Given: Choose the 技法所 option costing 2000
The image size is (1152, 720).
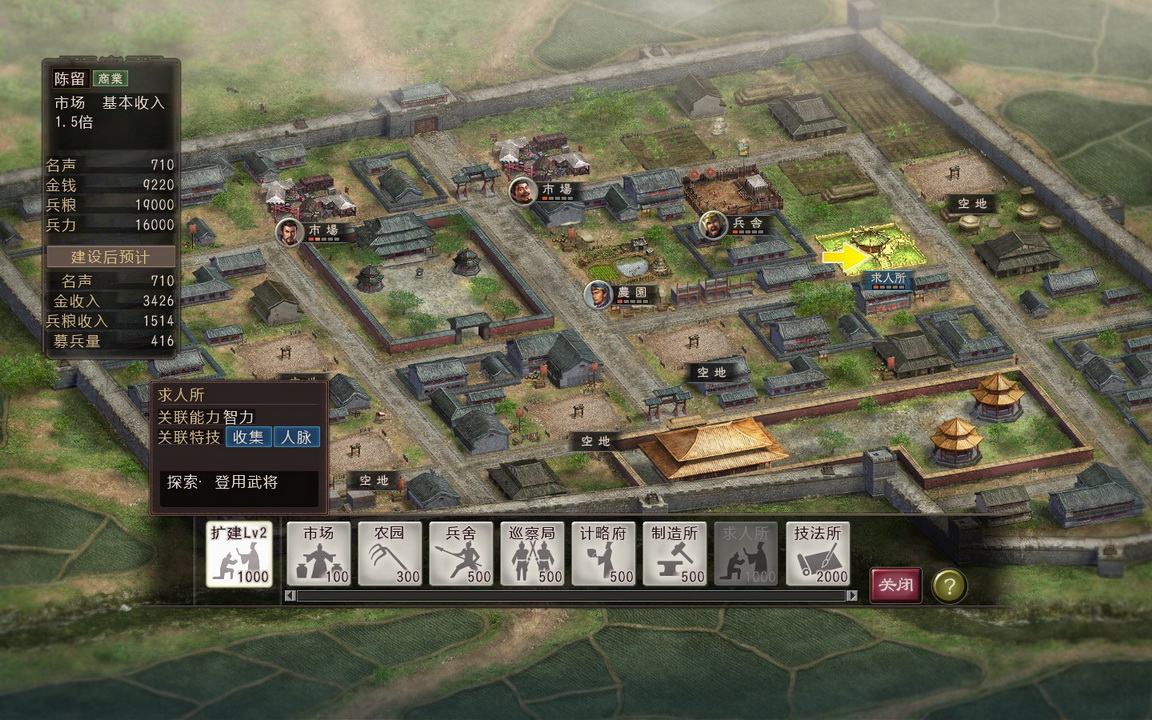Looking at the screenshot, I should [817, 554].
